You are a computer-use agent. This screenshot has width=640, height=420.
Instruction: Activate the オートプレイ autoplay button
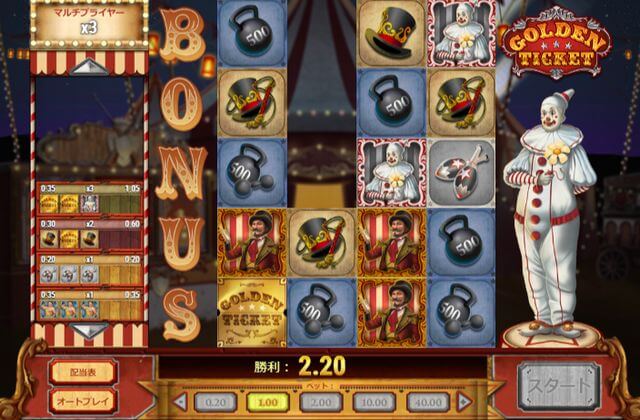click(83, 399)
